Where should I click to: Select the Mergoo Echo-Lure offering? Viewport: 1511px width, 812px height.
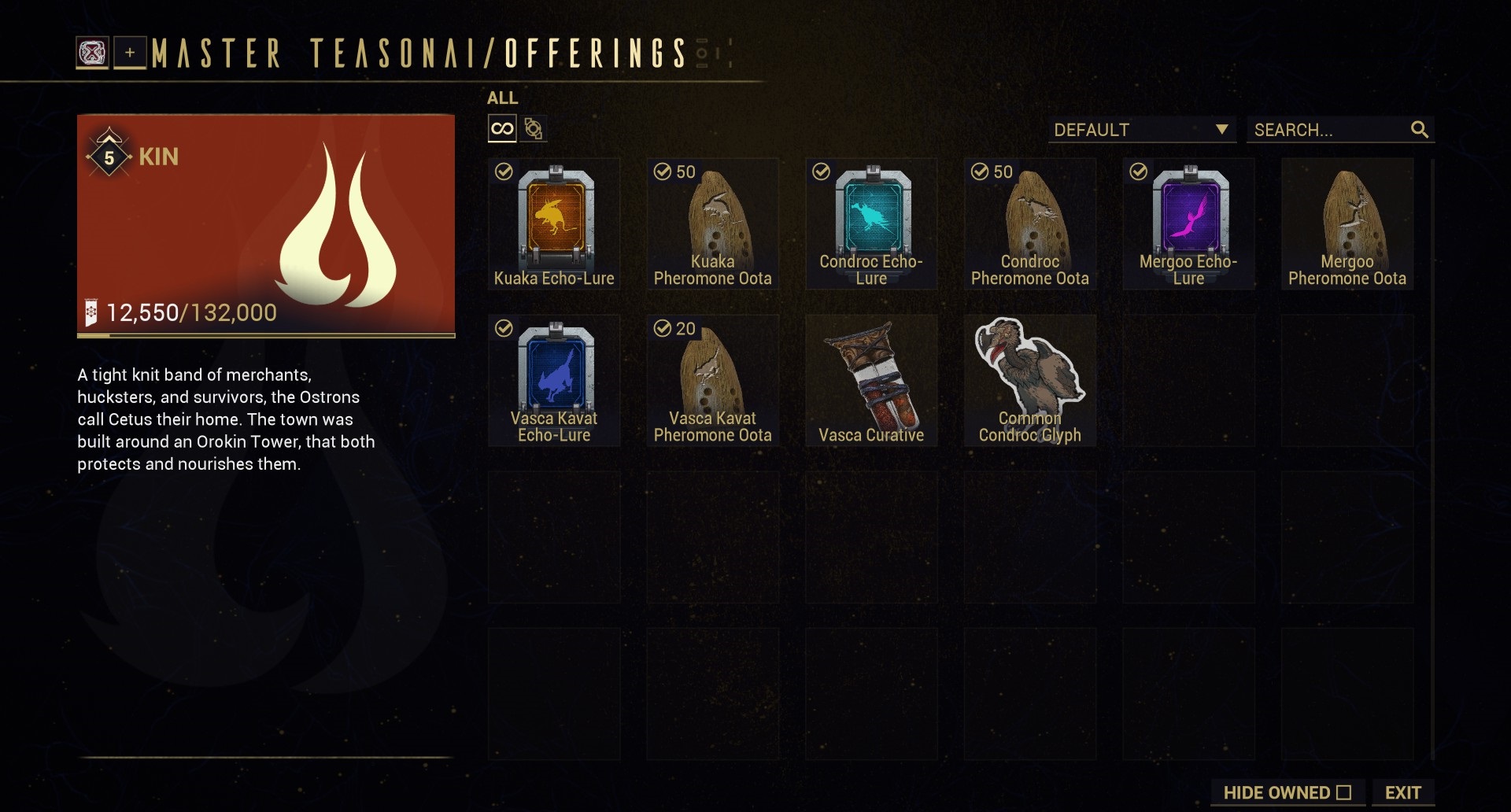point(1188,224)
